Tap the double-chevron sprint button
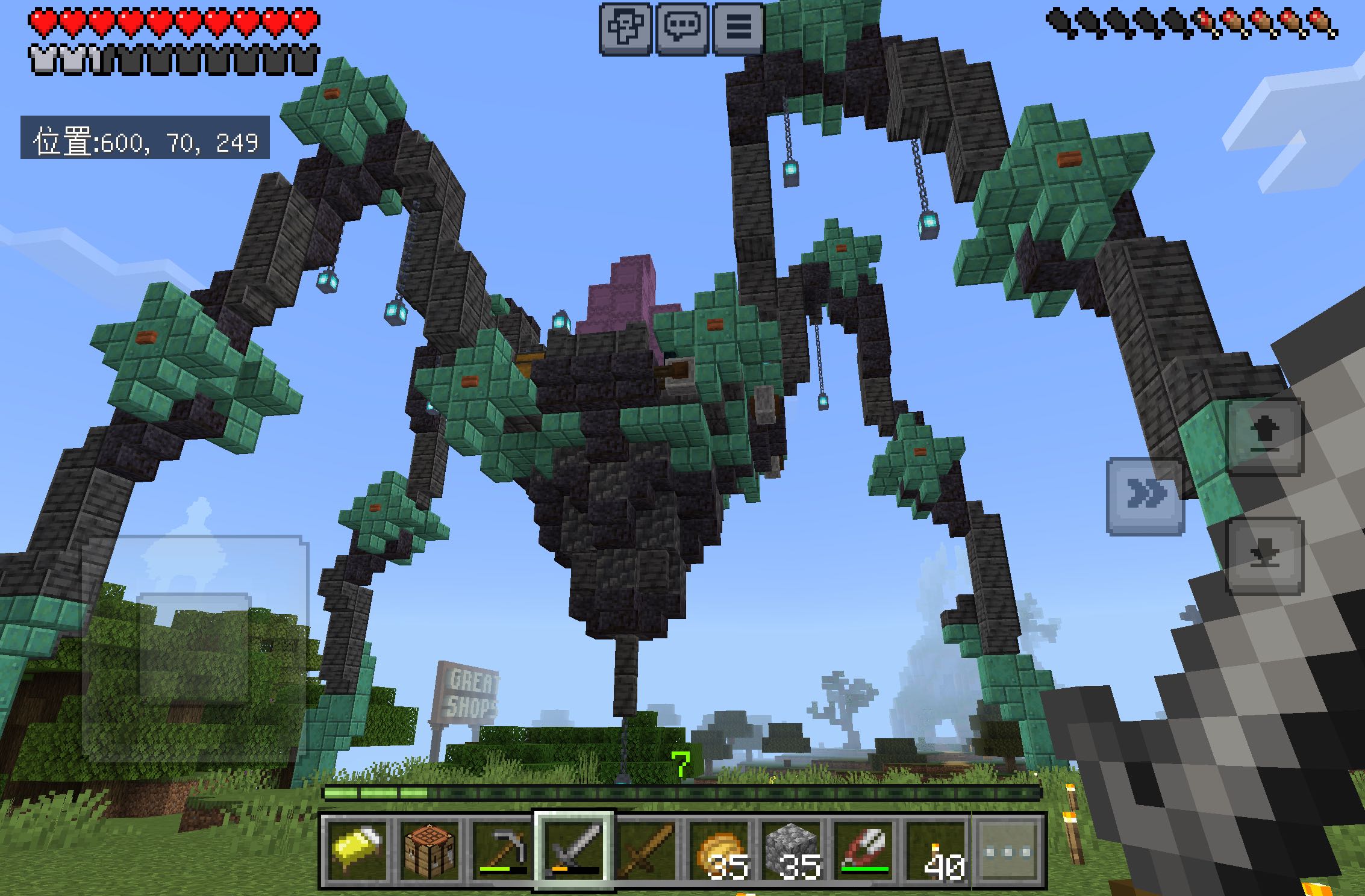This screenshot has width=1365, height=896. click(1145, 496)
